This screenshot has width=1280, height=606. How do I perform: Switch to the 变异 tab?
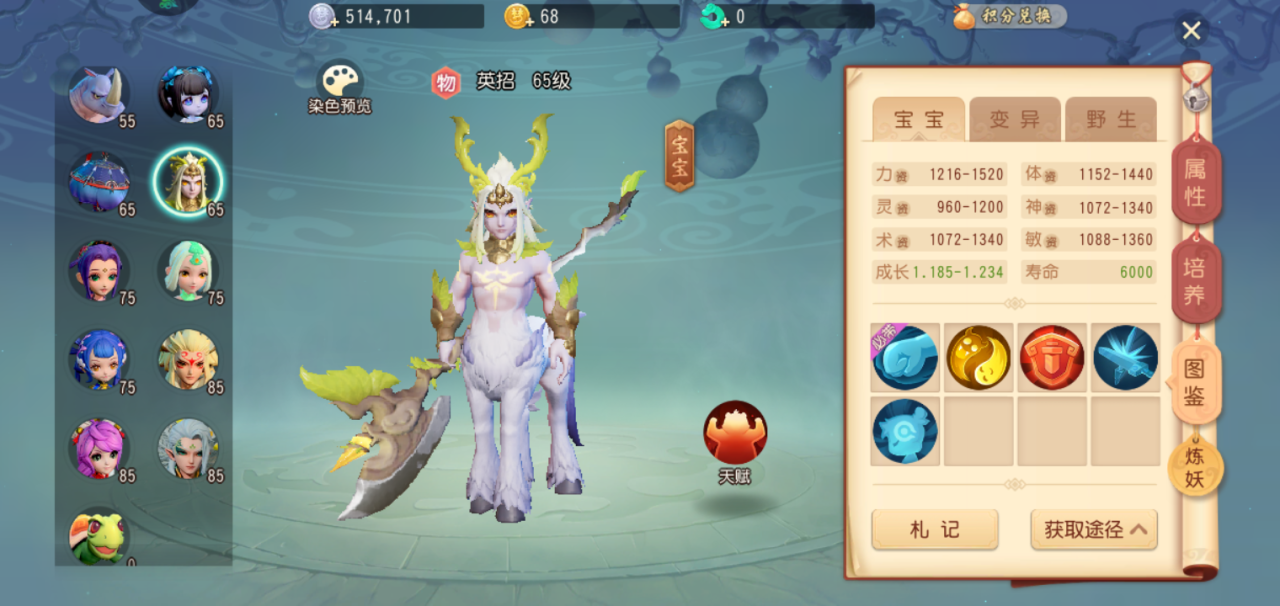coord(1014,120)
